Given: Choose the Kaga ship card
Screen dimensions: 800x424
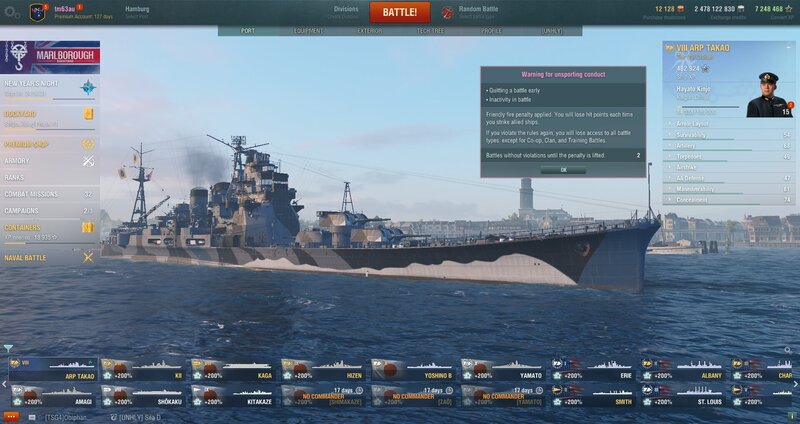Looking at the screenshot, I should point(232,370).
